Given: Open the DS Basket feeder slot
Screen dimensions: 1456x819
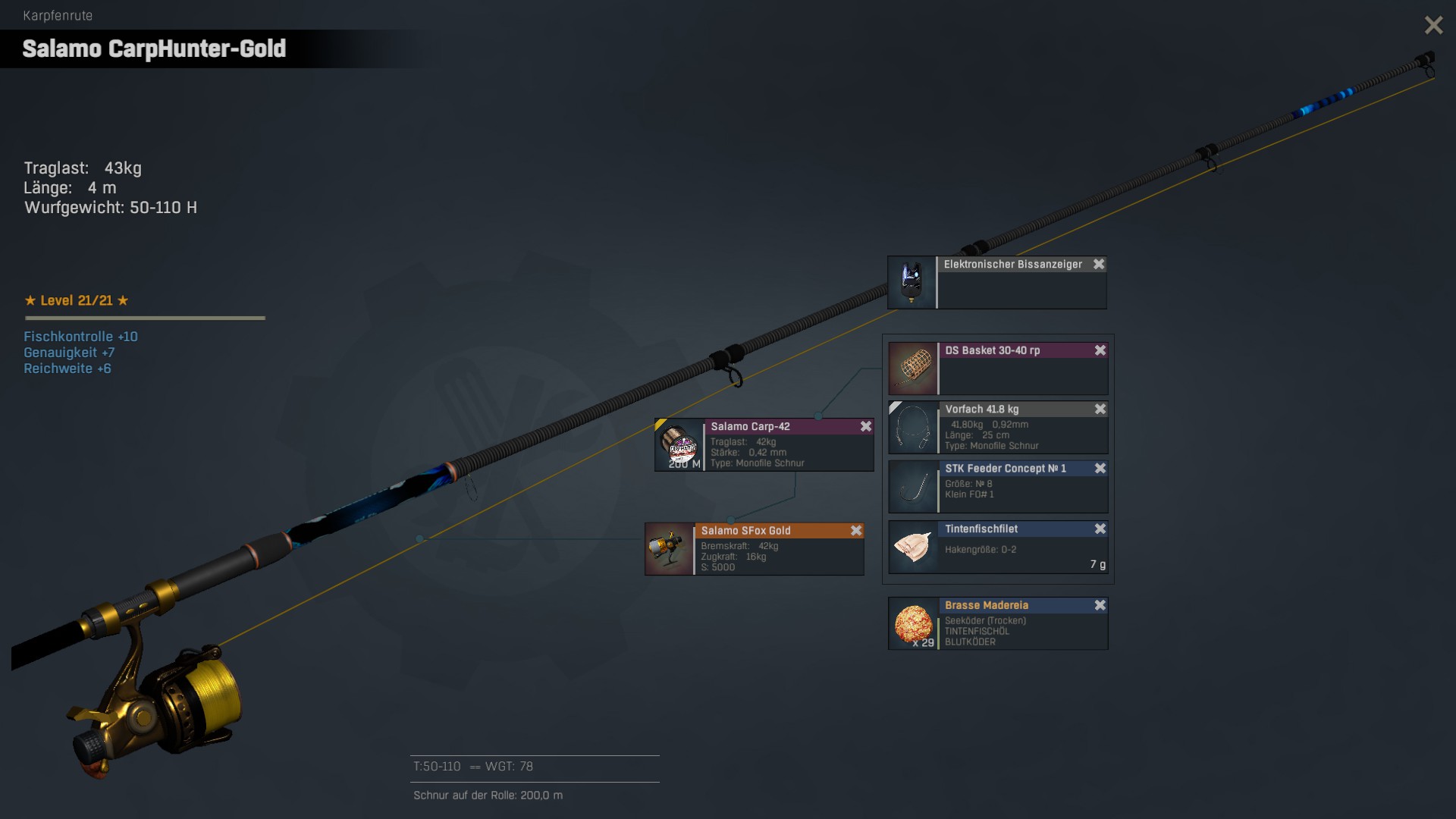Looking at the screenshot, I should (x=914, y=368).
